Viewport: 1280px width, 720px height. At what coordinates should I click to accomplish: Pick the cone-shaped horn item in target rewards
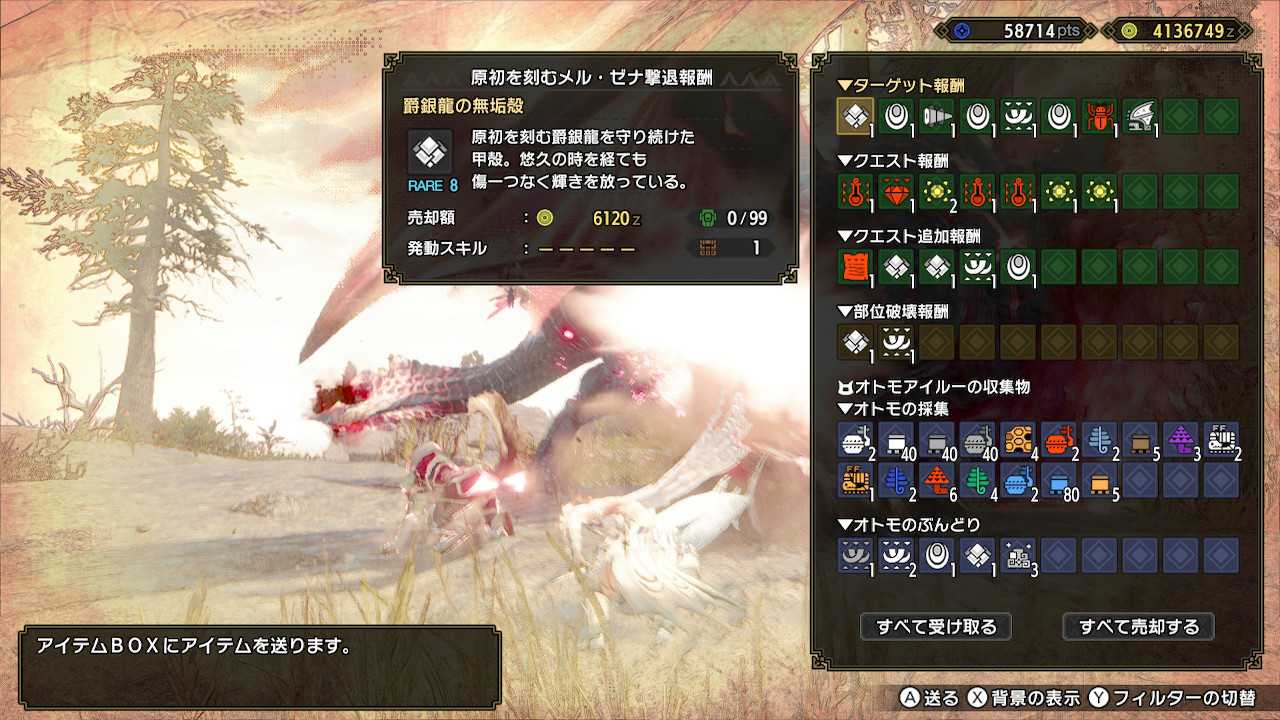(x=936, y=116)
